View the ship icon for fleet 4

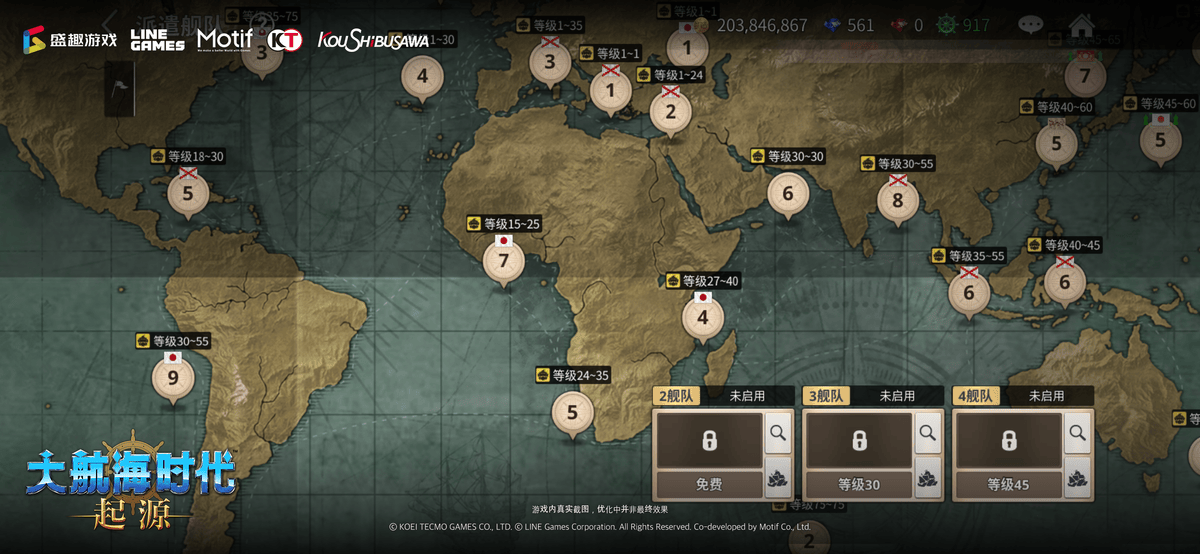[x=1077, y=481]
